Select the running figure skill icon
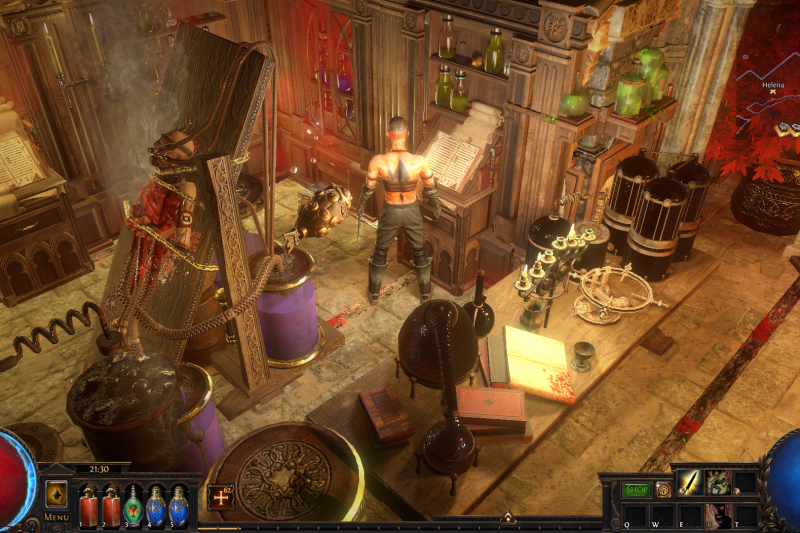 (717, 484)
